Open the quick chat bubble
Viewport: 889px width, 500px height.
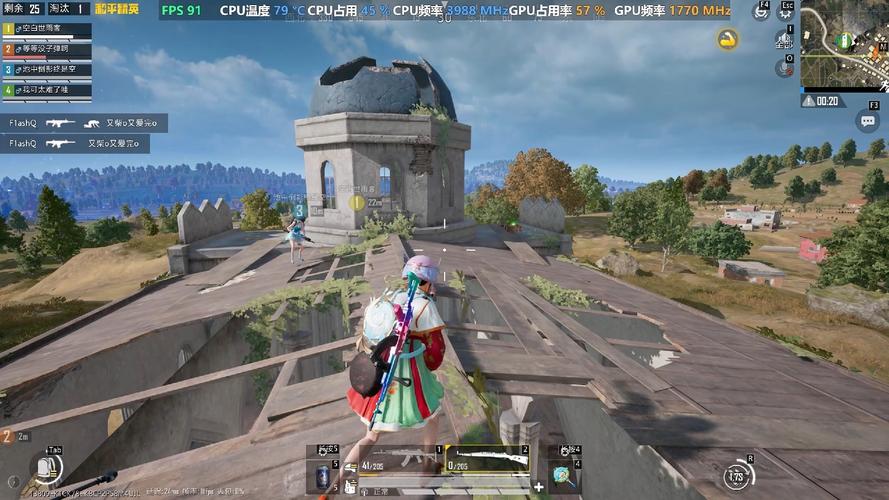(867, 122)
